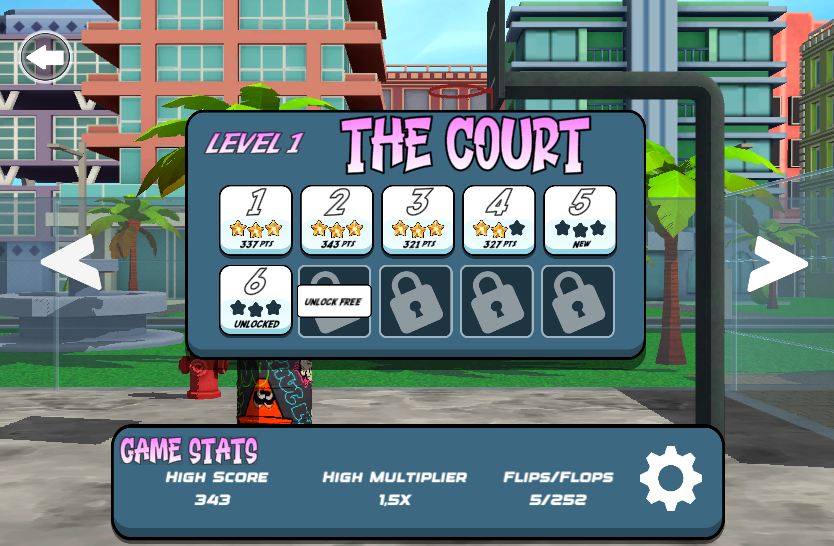Viewport: 834px width, 546px height.
Task: Choose stage 2 with 343 pts
Action: point(337,219)
